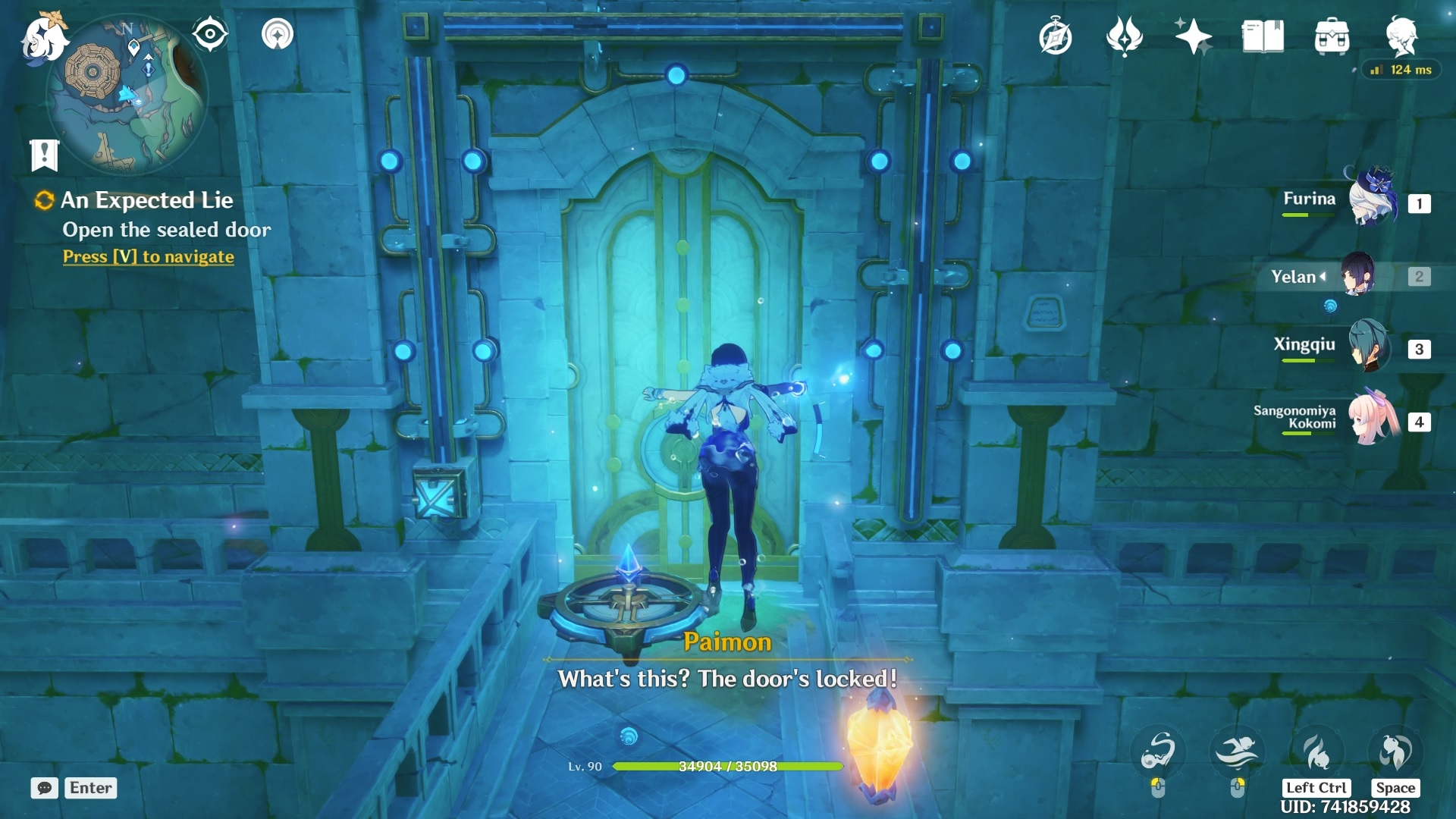Click the navigate quest link

149,257
